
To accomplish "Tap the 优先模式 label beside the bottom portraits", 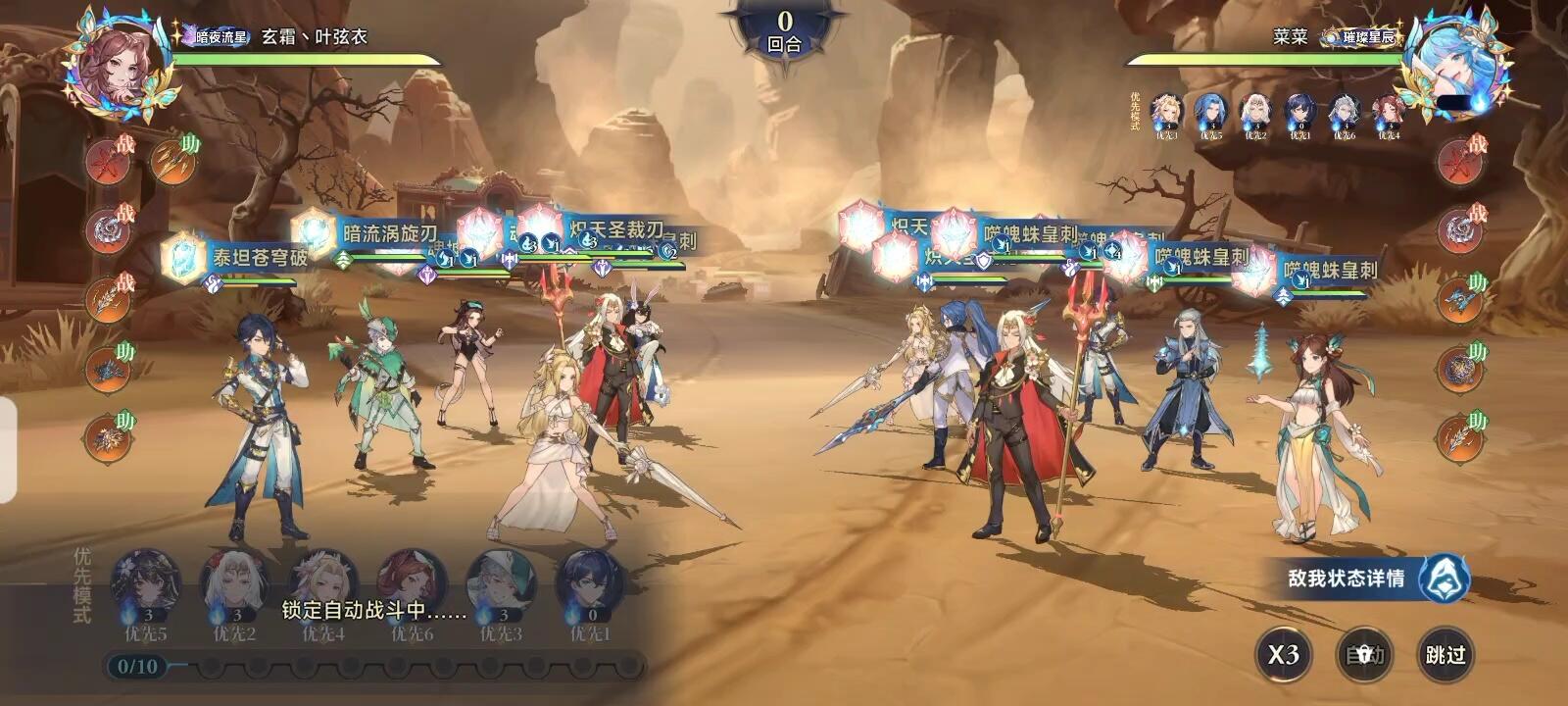I will [82, 585].
